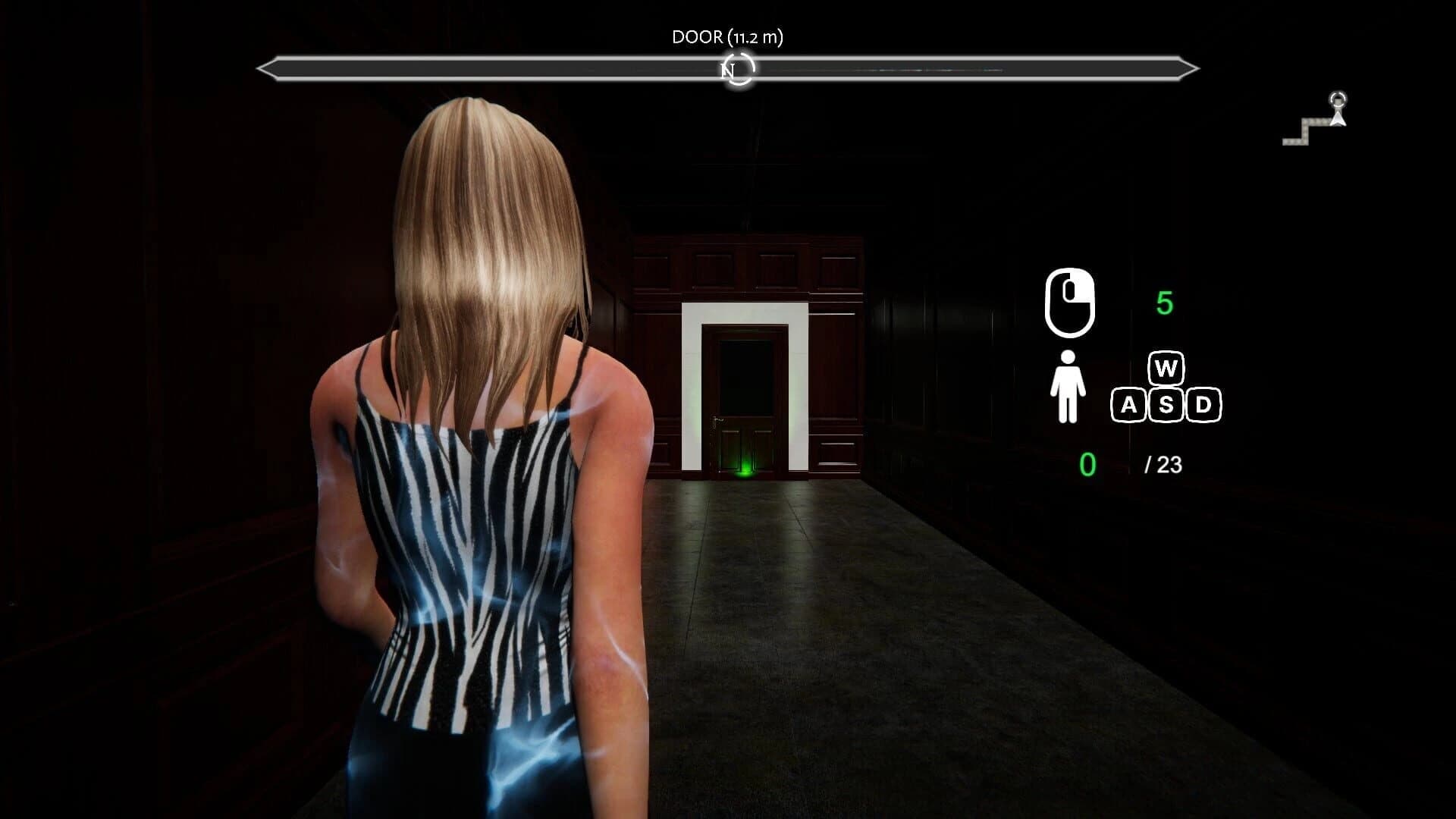Screen dimensions: 1456x819
Task: Click the / 23 collectibles total label
Action: coord(1163,466)
